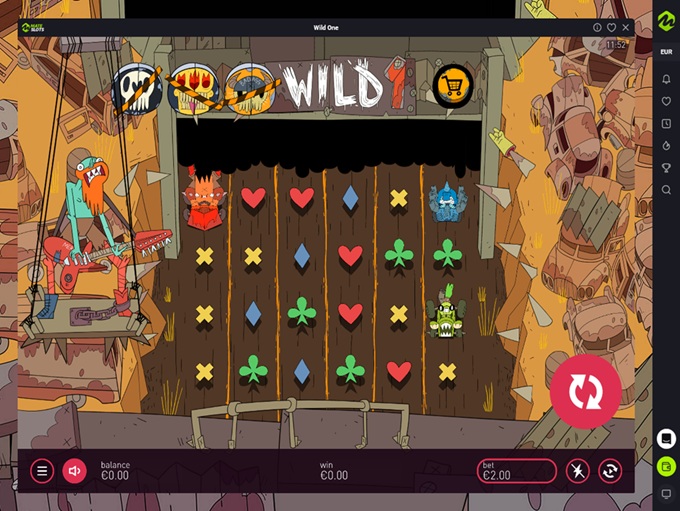Open the hamburger game menu

pyautogui.click(x=42, y=470)
